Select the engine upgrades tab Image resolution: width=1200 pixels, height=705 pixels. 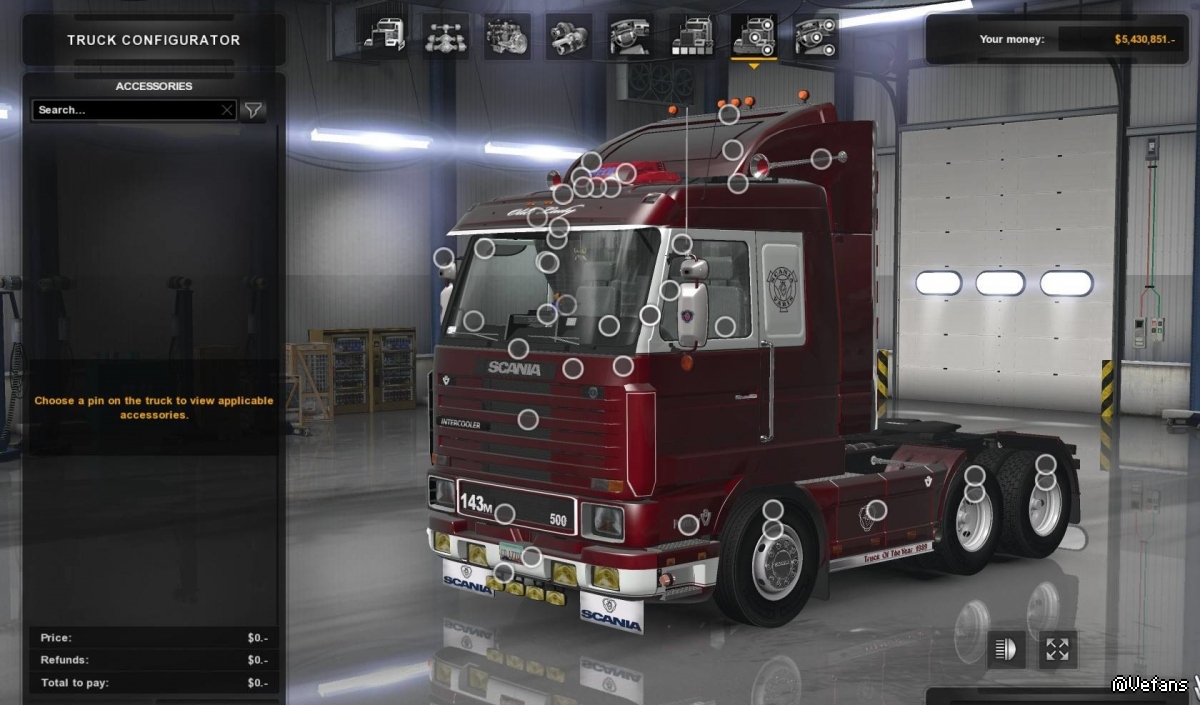coord(507,37)
